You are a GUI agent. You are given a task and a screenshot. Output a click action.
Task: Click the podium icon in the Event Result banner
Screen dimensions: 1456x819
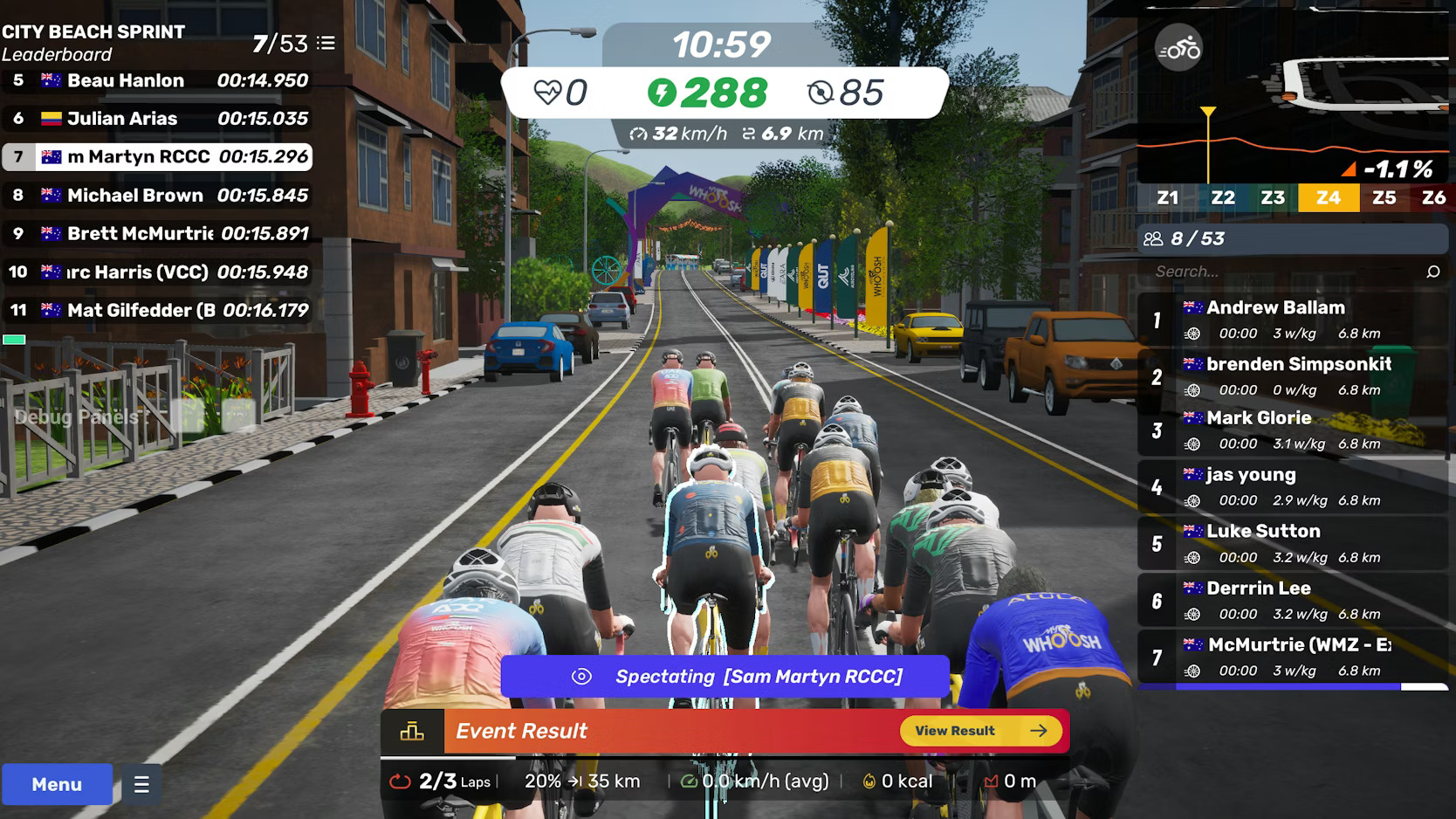tap(413, 731)
